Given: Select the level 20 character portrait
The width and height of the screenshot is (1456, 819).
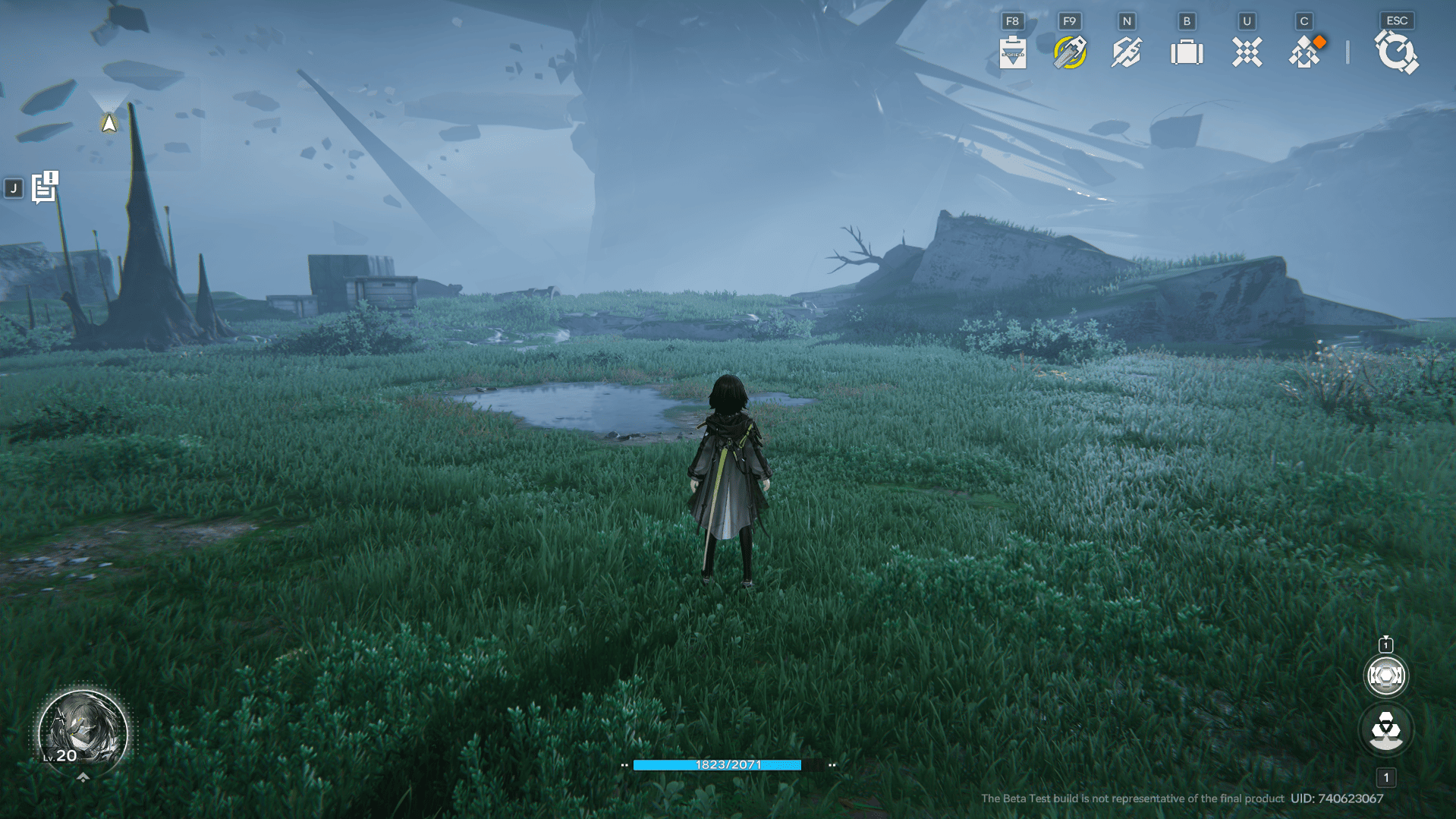Looking at the screenshot, I should pos(83,732).
